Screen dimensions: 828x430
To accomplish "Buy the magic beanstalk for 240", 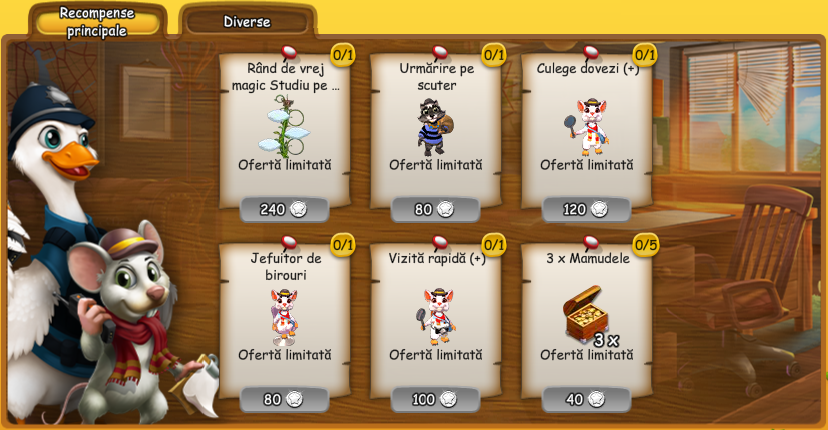I will tap(285, 209).
